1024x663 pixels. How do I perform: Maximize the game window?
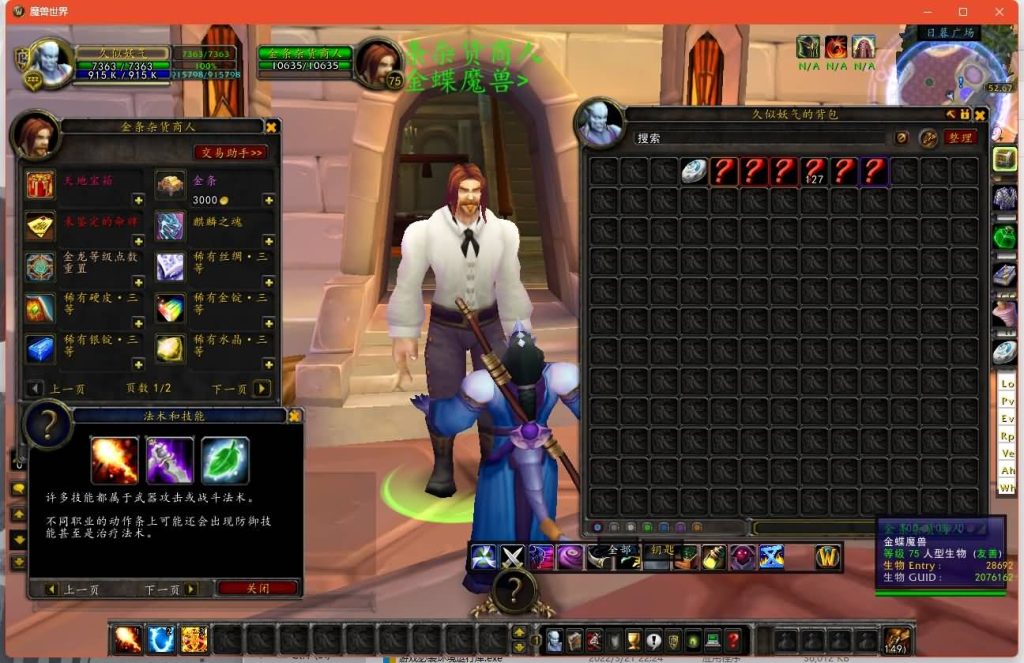click(x=963, y=12)
